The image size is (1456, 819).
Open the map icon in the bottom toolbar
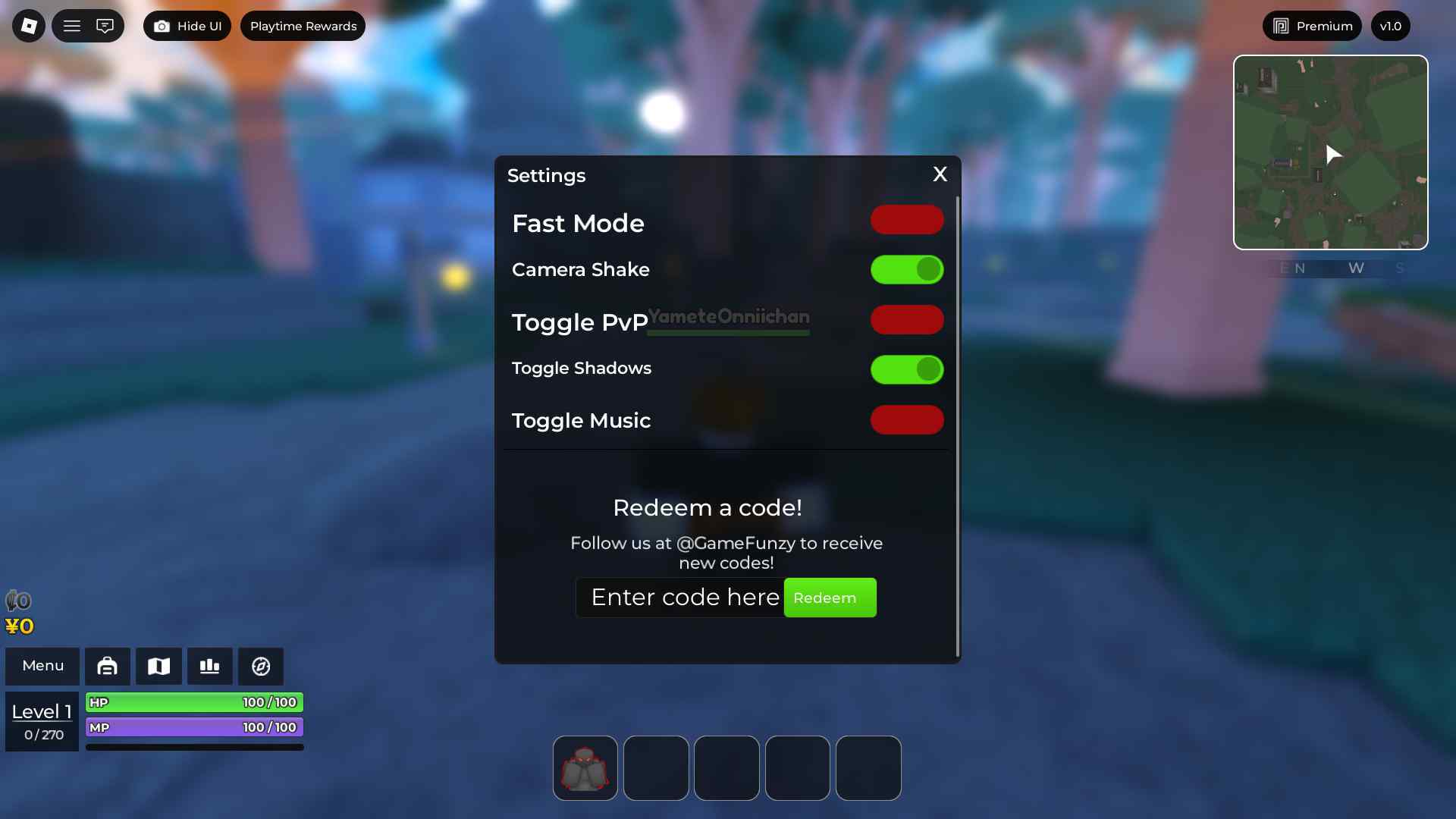point(158,666)
